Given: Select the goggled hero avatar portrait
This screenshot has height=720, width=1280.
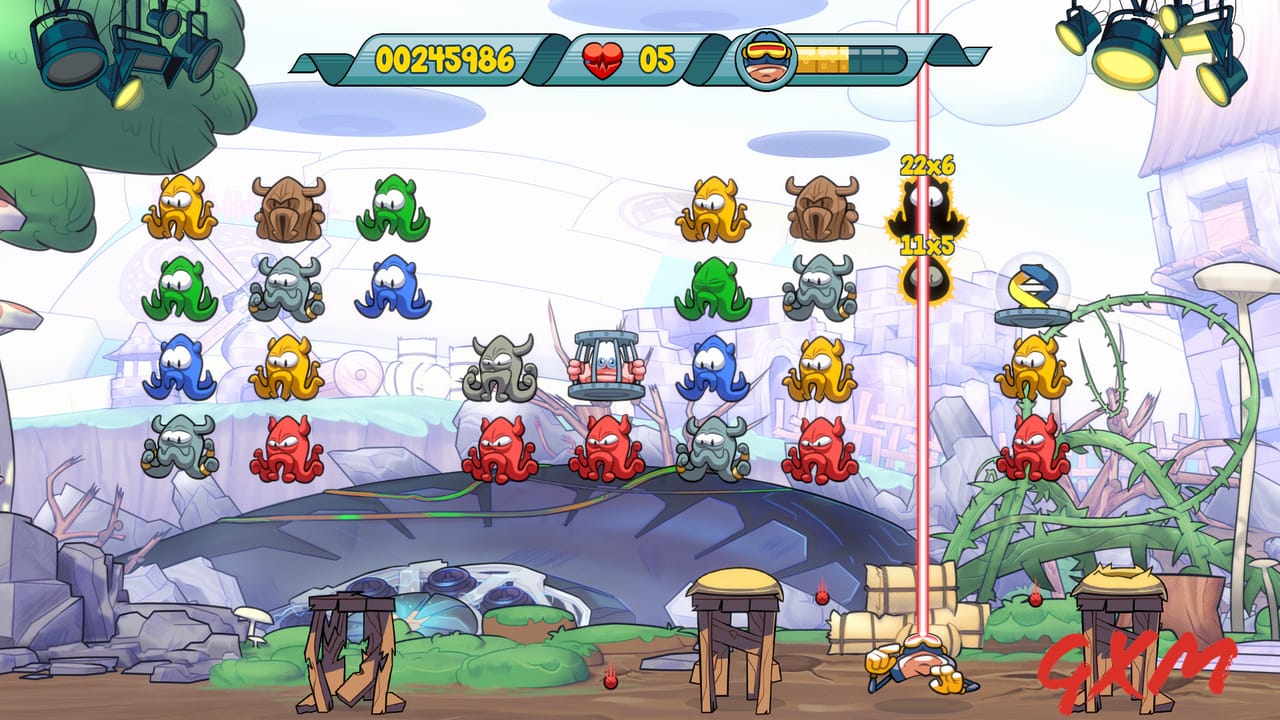Looking at the screenshot, I should pyautogui.click(x=764, y=62).
